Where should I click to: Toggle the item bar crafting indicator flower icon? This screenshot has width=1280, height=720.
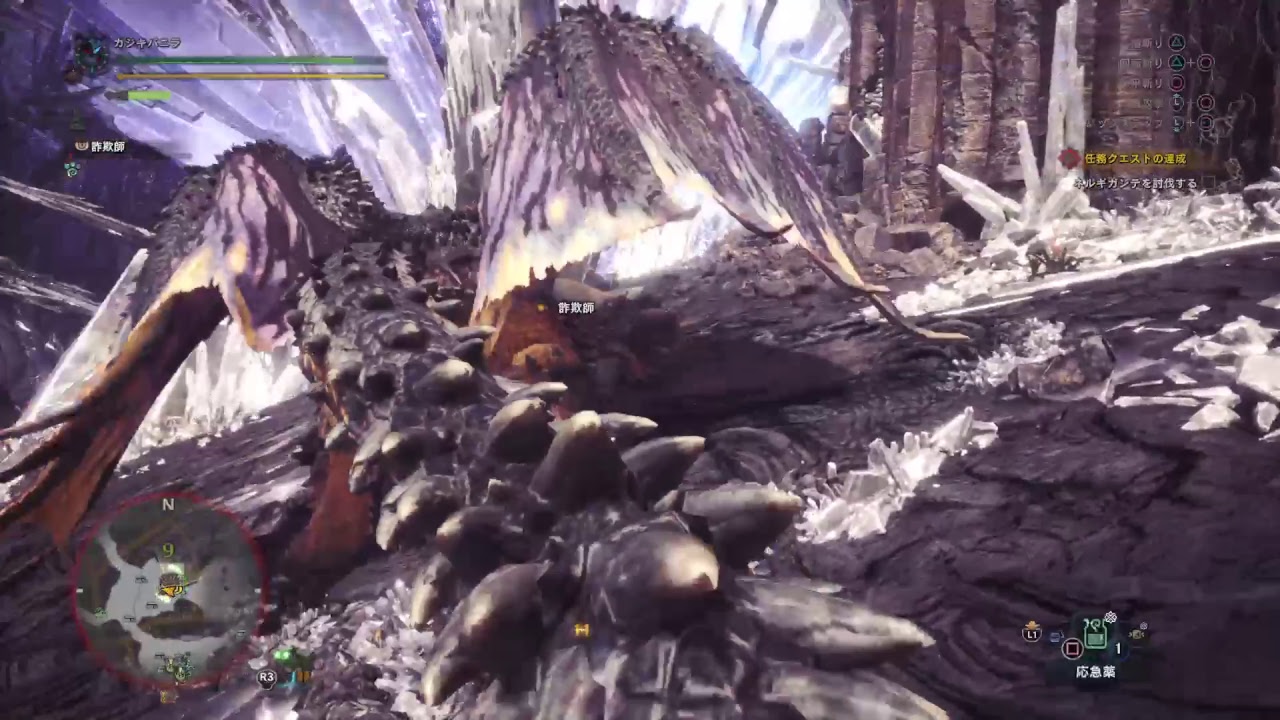(x=1110, y=615)
